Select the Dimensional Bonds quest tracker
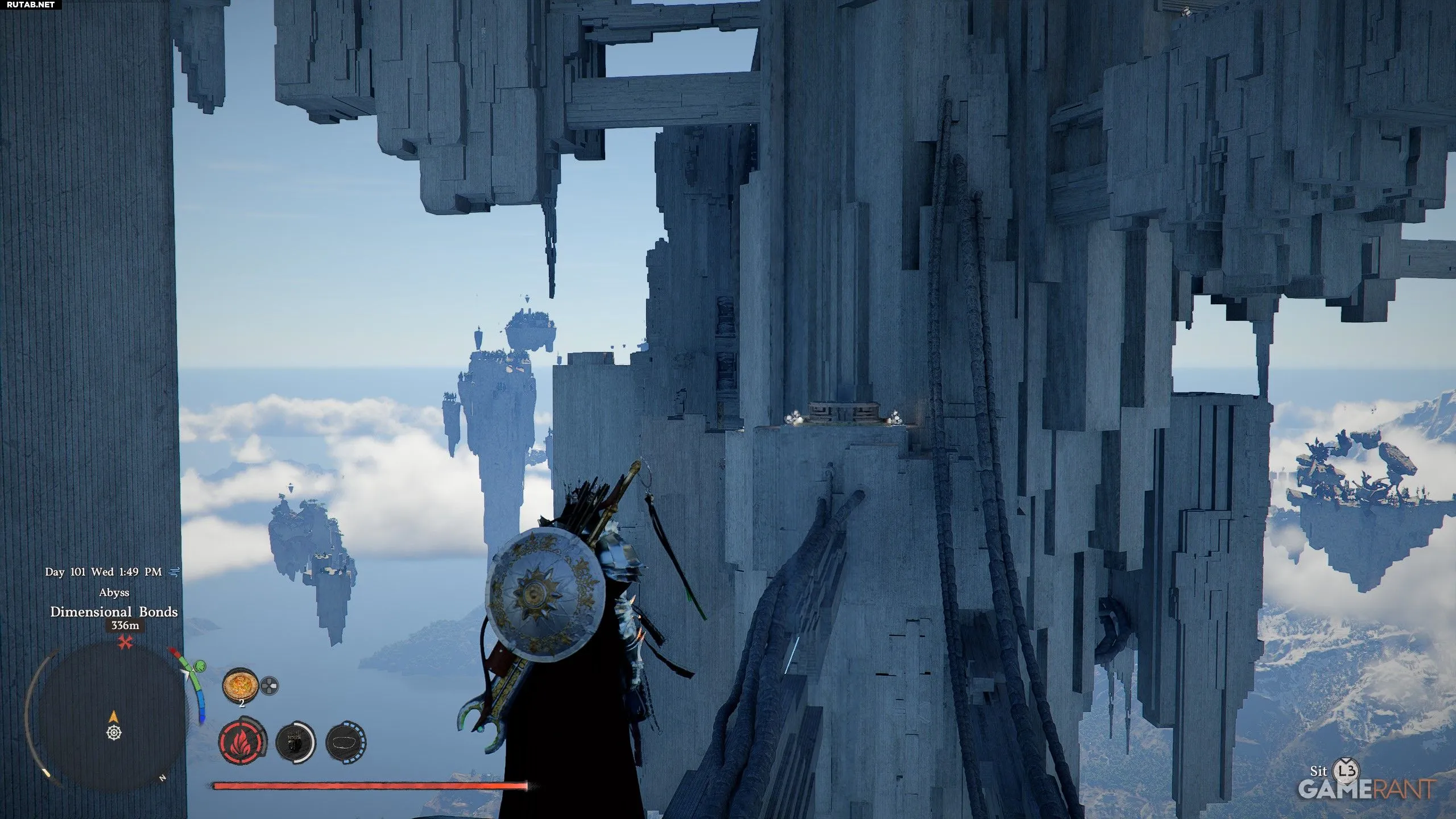 pos(114,612)
